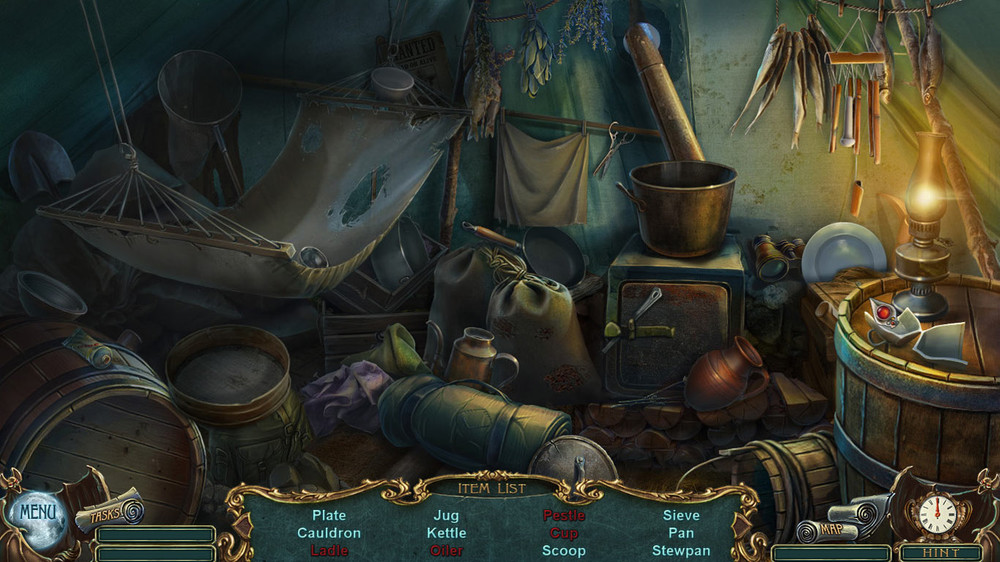Open the Tasks scroll
Image resolution: width=1000 pixels, height=562 pixels.
[x=109, y=512]
